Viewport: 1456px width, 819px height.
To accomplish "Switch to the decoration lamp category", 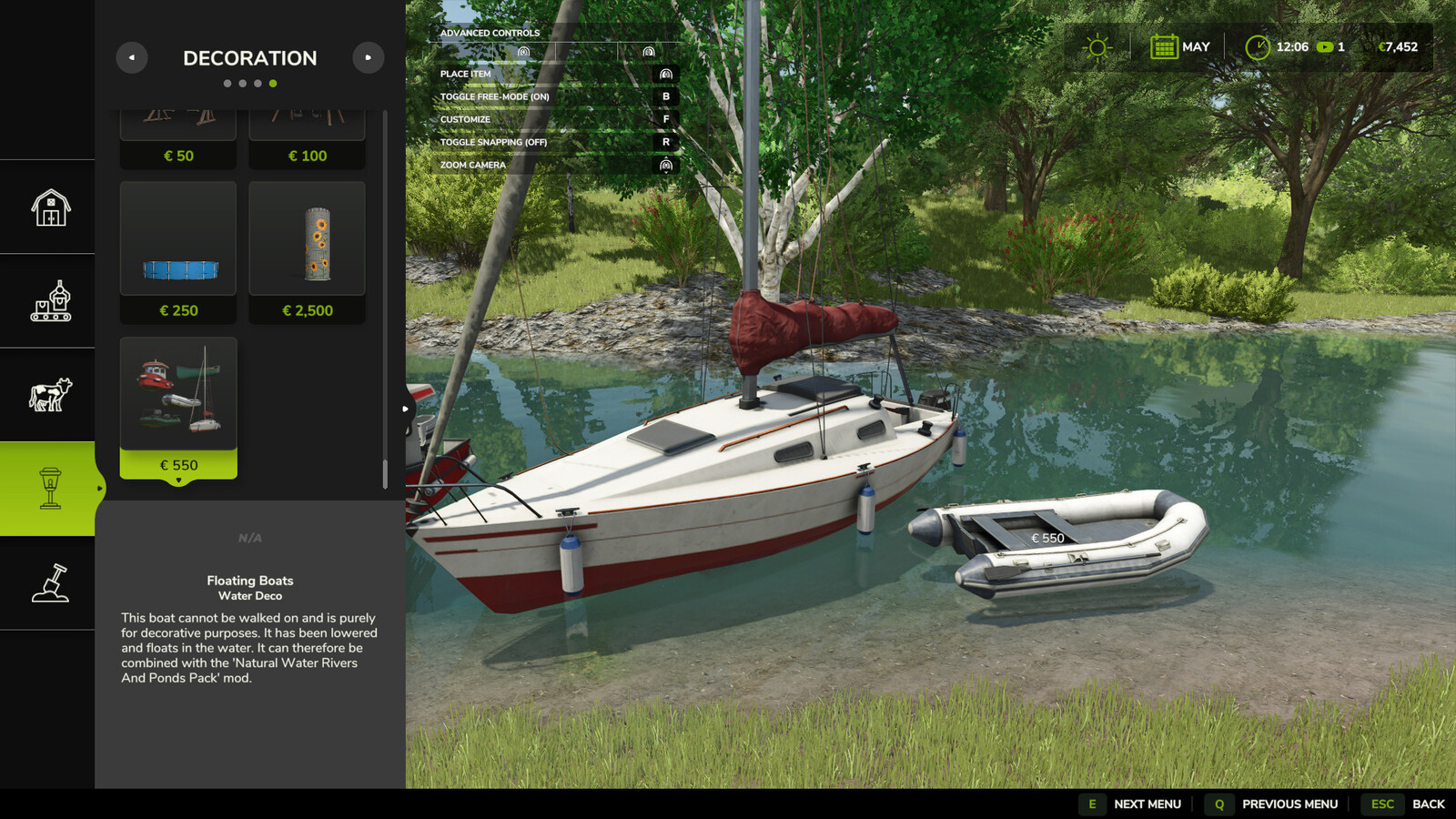I will (x=50, y=489).
